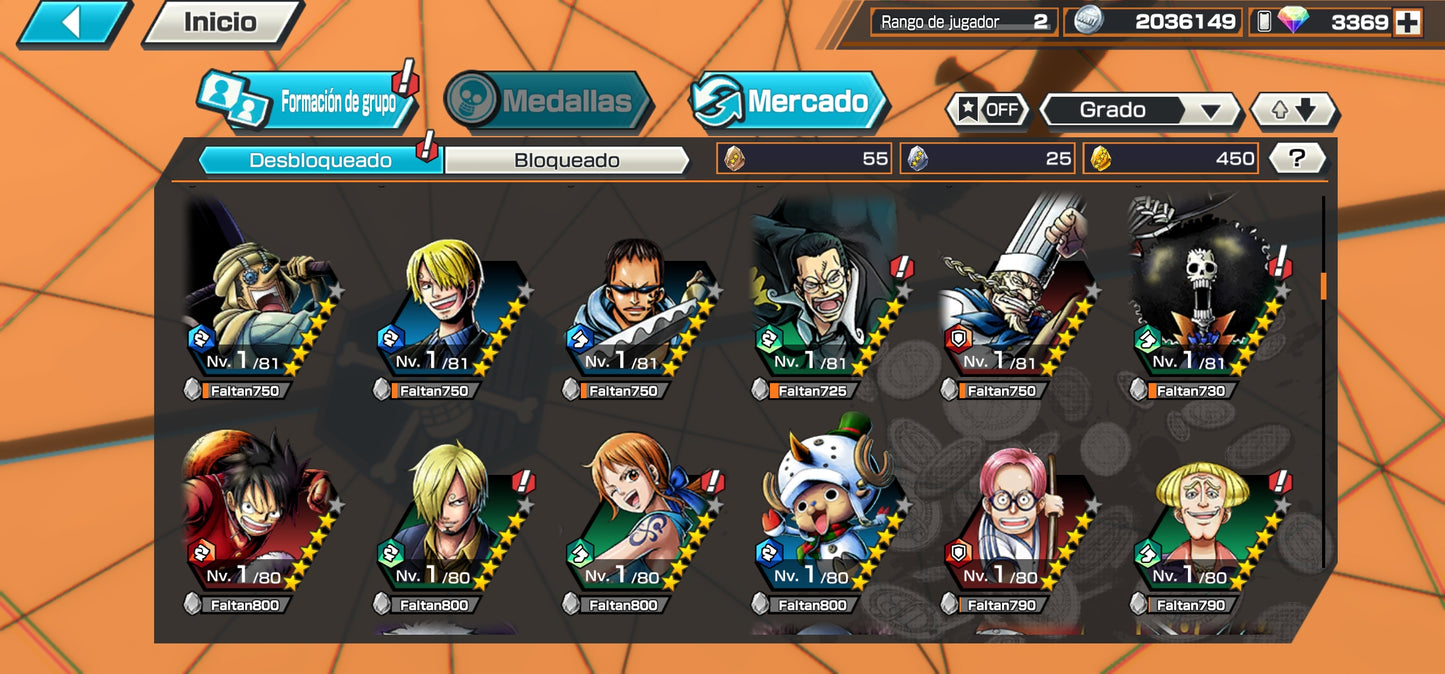Open the Medallas section
Screen dimensions: 1445x674
549,101
